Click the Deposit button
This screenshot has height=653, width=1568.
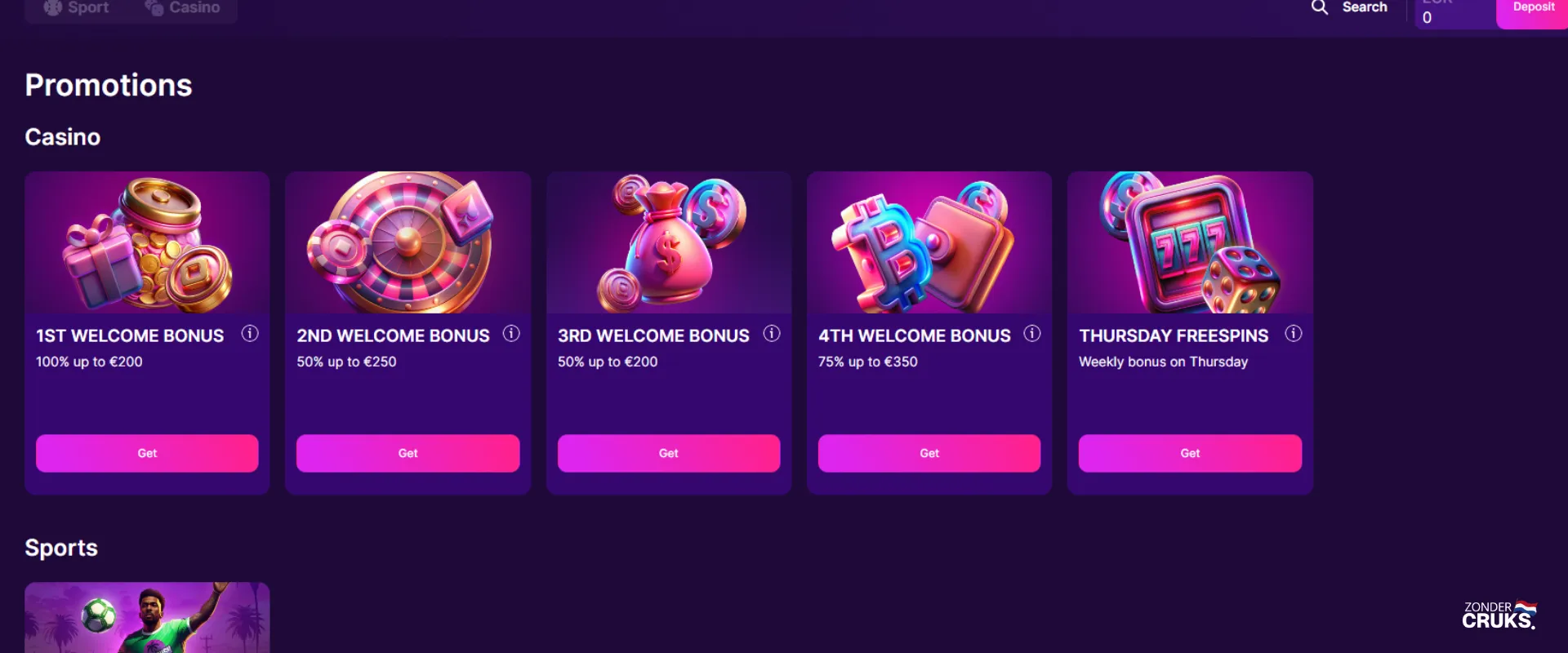[x=1533, y=8]
